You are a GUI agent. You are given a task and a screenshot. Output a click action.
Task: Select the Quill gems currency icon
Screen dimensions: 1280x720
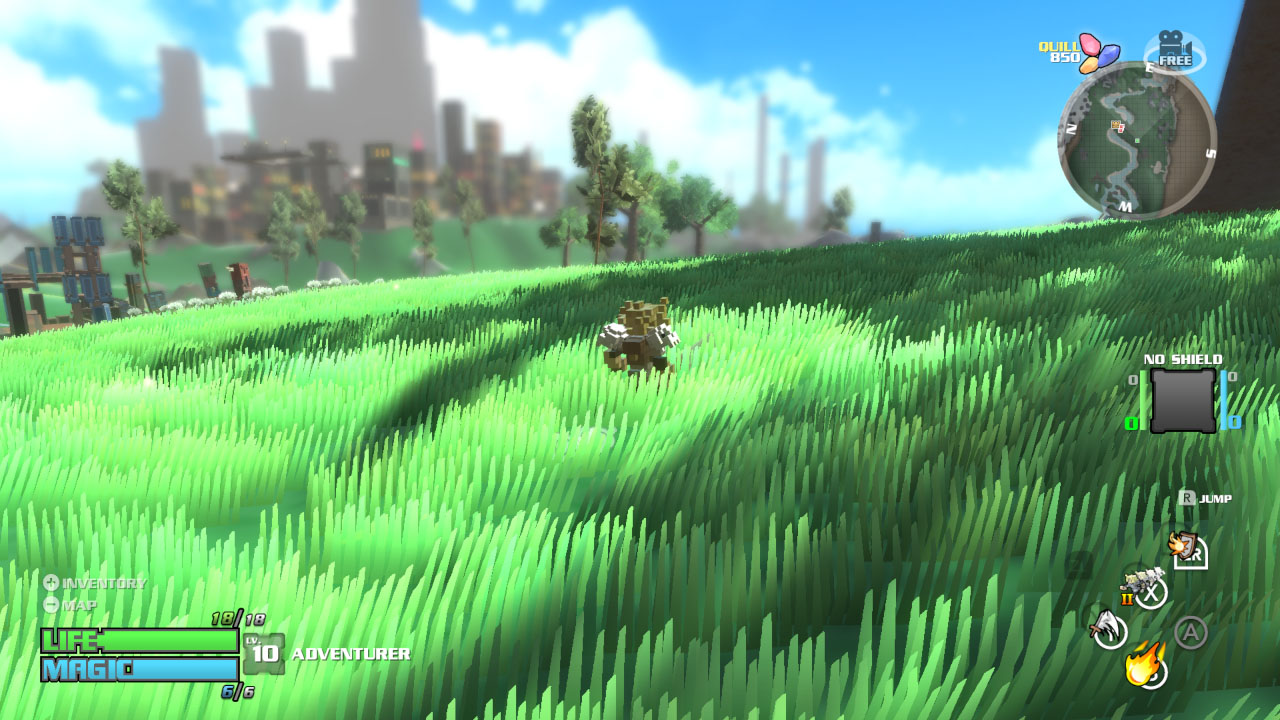1097,52
